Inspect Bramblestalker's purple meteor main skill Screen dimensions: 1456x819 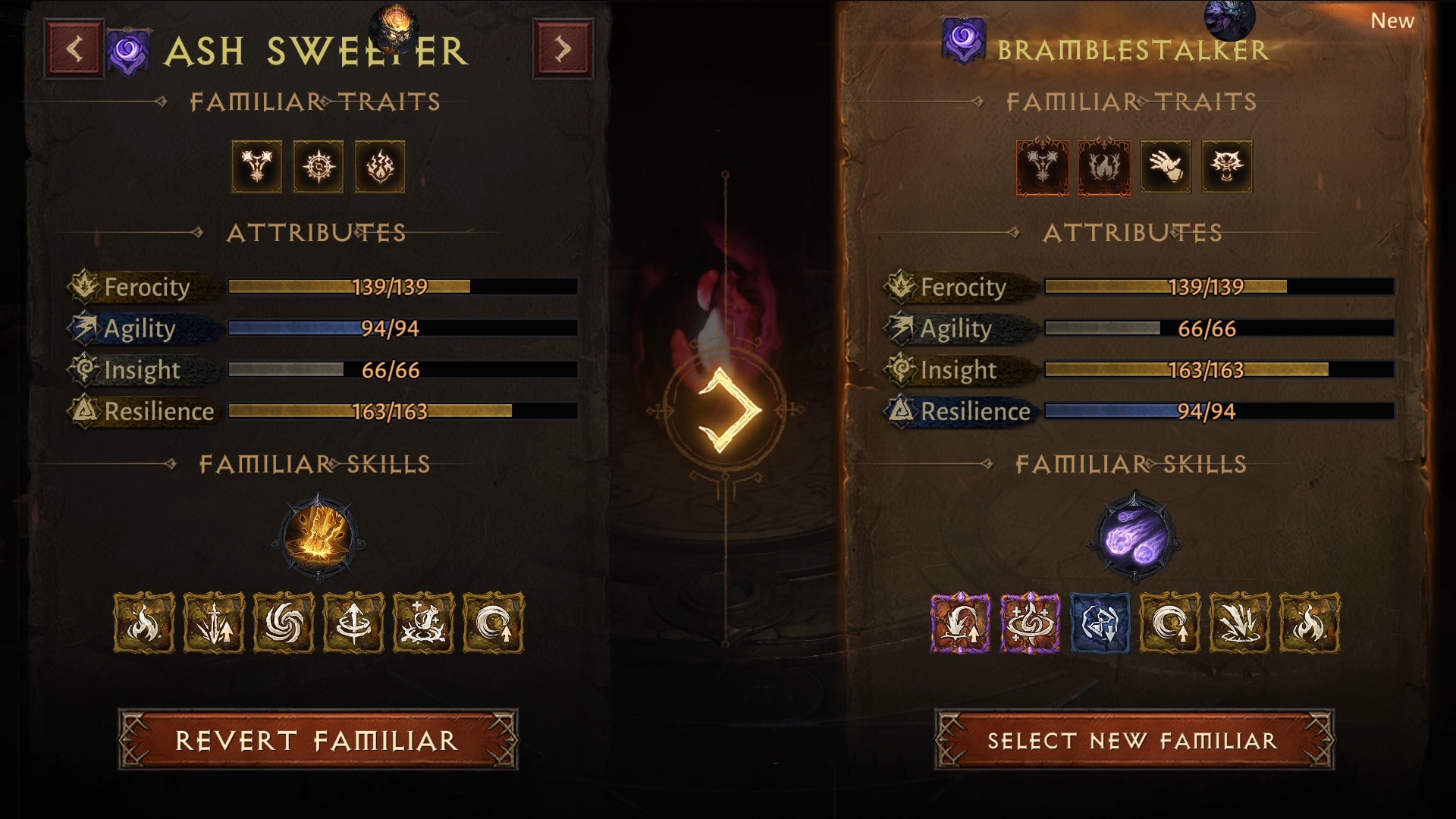1134,537
